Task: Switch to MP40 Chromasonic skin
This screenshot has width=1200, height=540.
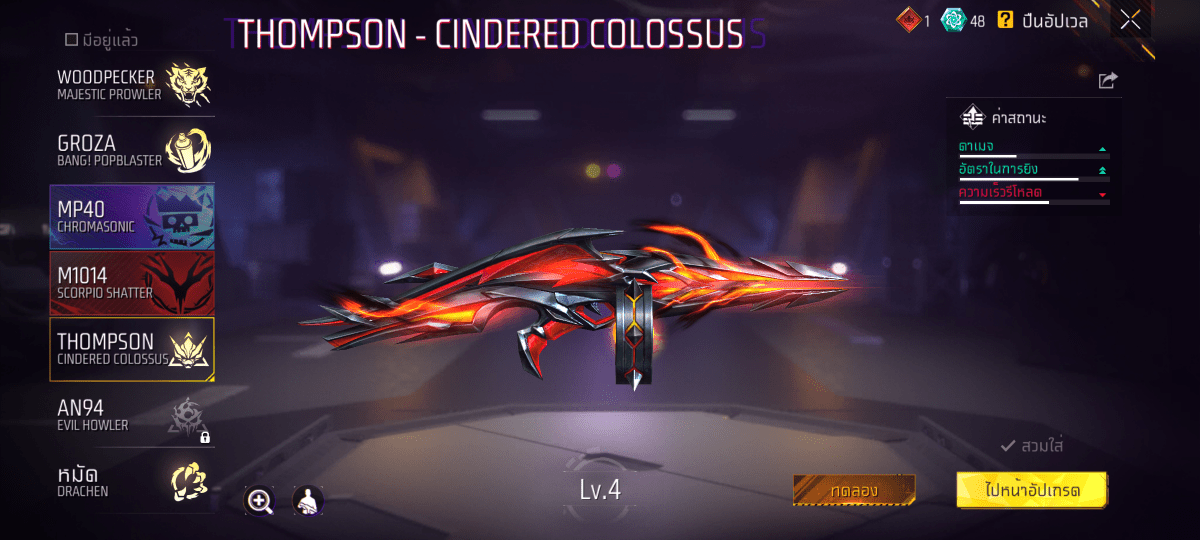Action: [132, 217]
